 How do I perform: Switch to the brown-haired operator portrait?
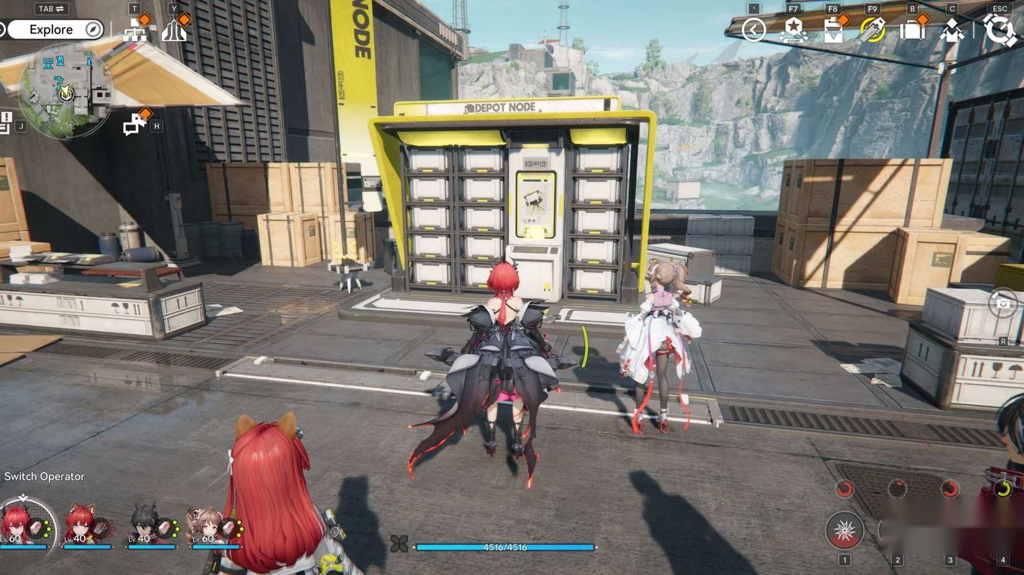[x=208, y=523]
